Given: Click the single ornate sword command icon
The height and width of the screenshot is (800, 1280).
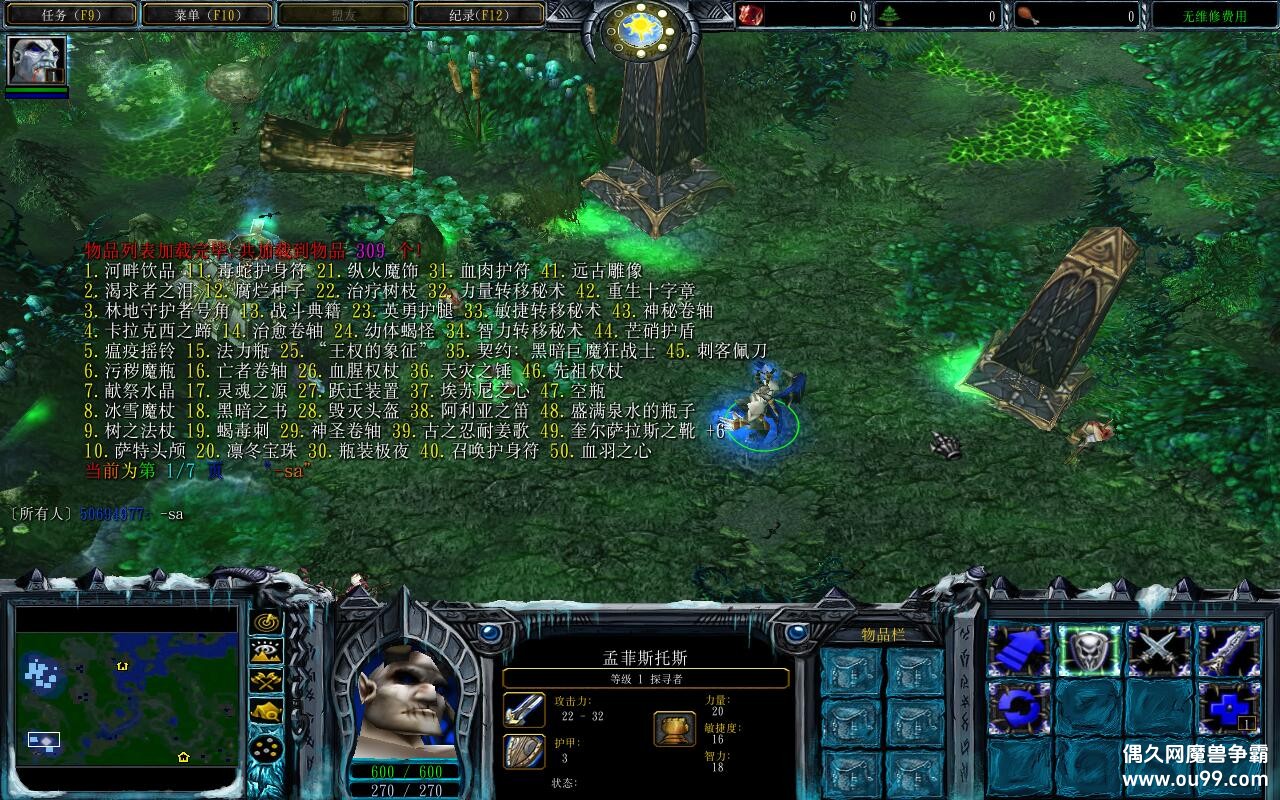Looking at the screenshot, I should tap(1229, 651).
